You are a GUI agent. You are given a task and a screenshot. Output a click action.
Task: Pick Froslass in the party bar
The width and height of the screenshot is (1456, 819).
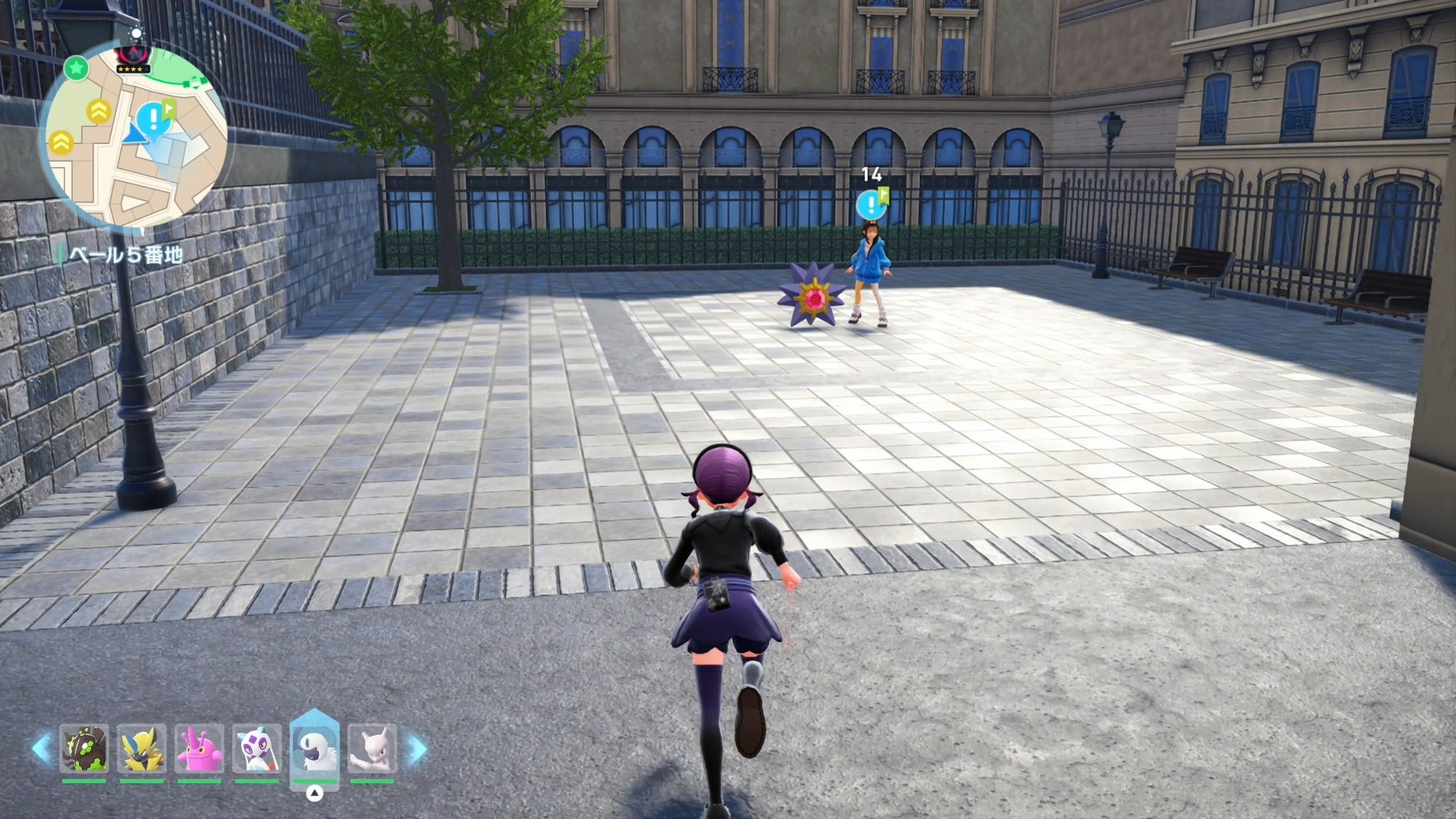pyautogui.click(x=257, y=748)
